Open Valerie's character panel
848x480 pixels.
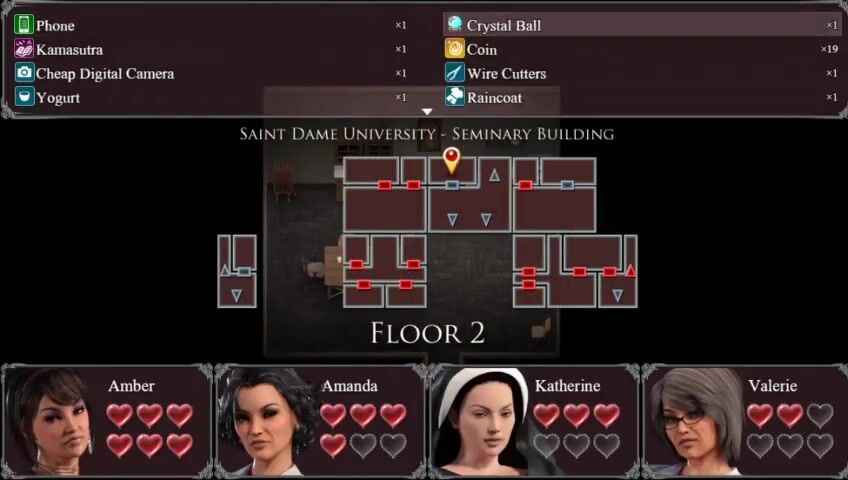[745, 420]
